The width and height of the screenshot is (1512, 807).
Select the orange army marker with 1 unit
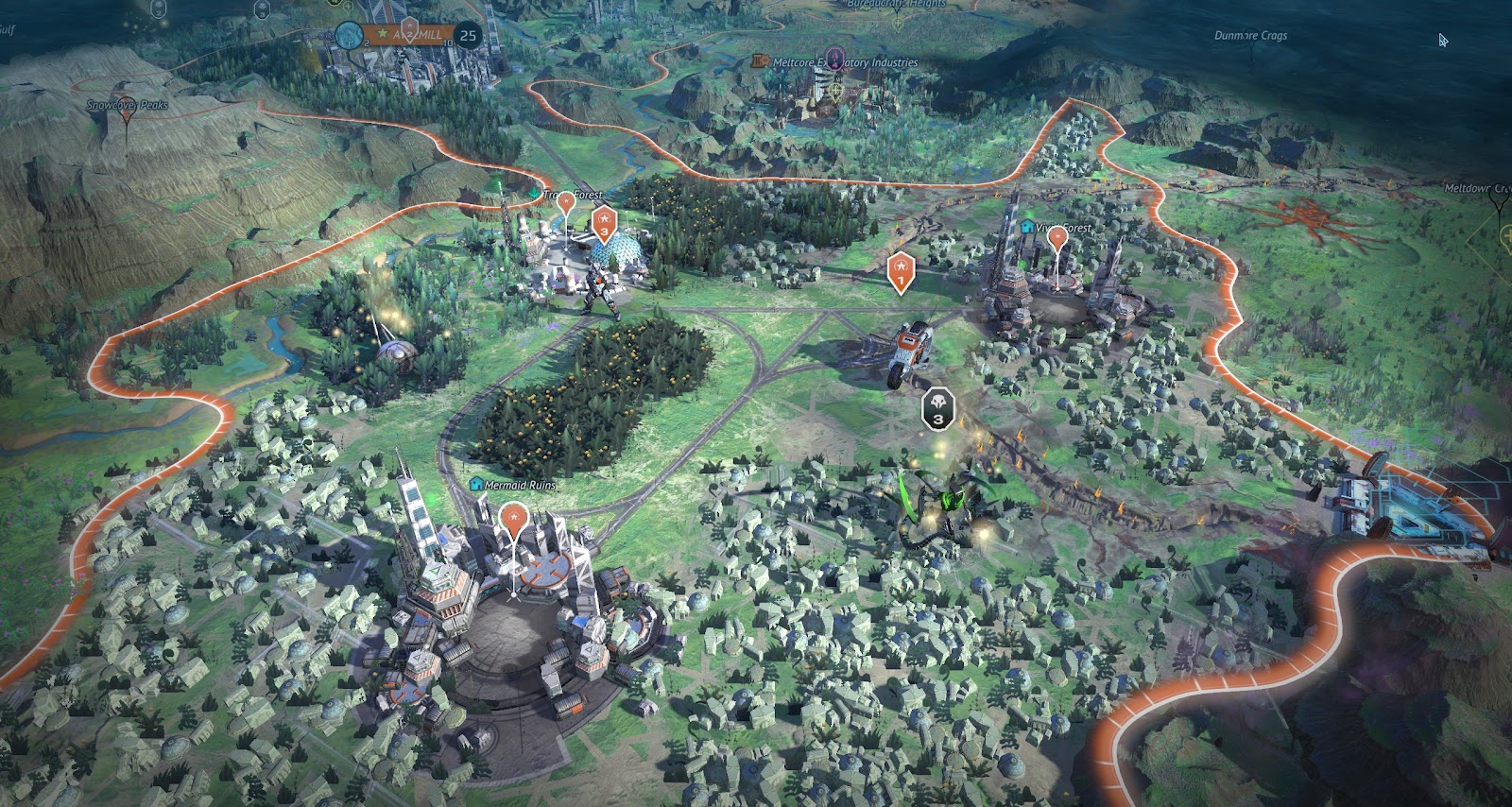(x=901, y=269)
